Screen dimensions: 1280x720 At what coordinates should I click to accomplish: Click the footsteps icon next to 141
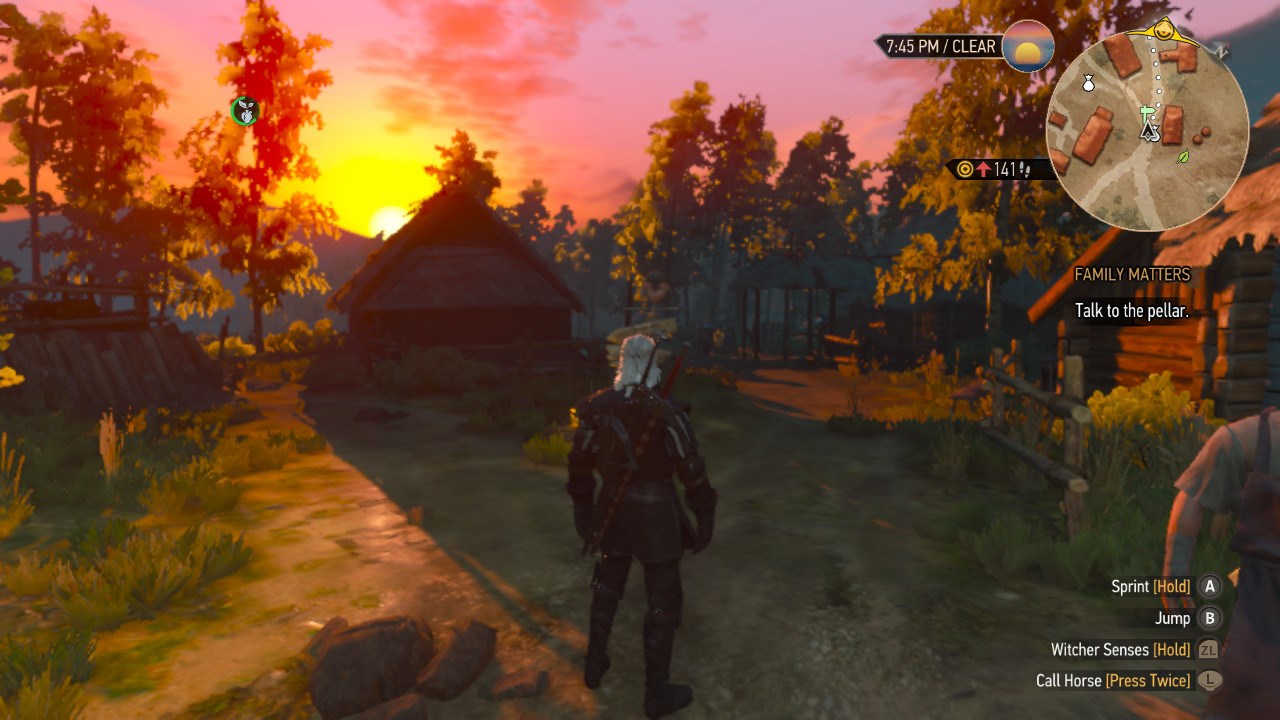[1024, 169]
